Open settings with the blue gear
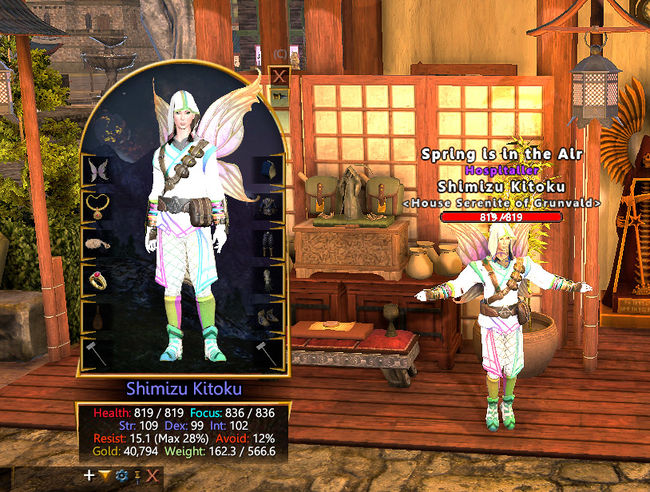Viewport: 650px width, 492px height. [121, 475]
